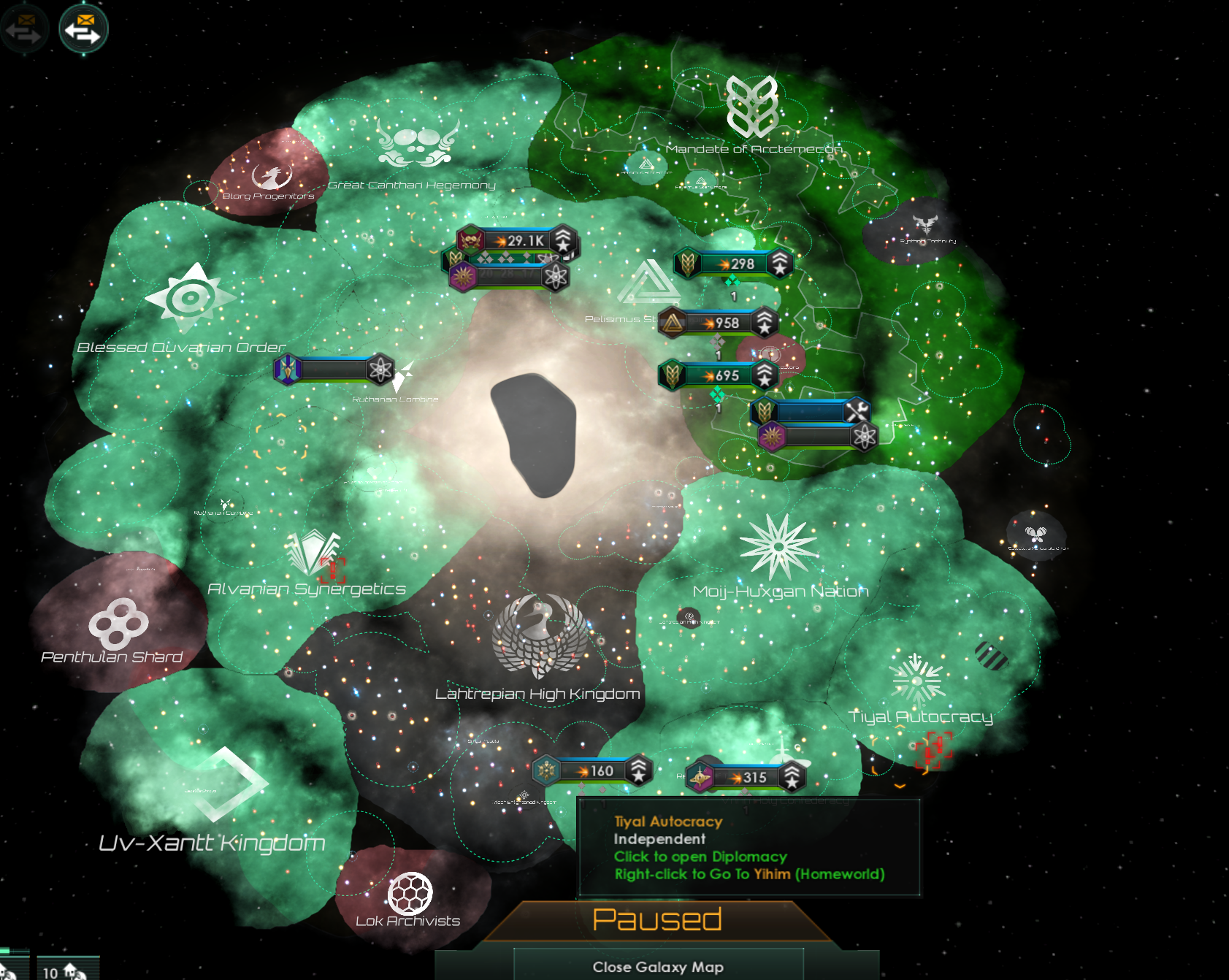This screenshot has height=980, width=1229.
Task: Open diplomacy with Lok Archivists
Action: (410, 894)
